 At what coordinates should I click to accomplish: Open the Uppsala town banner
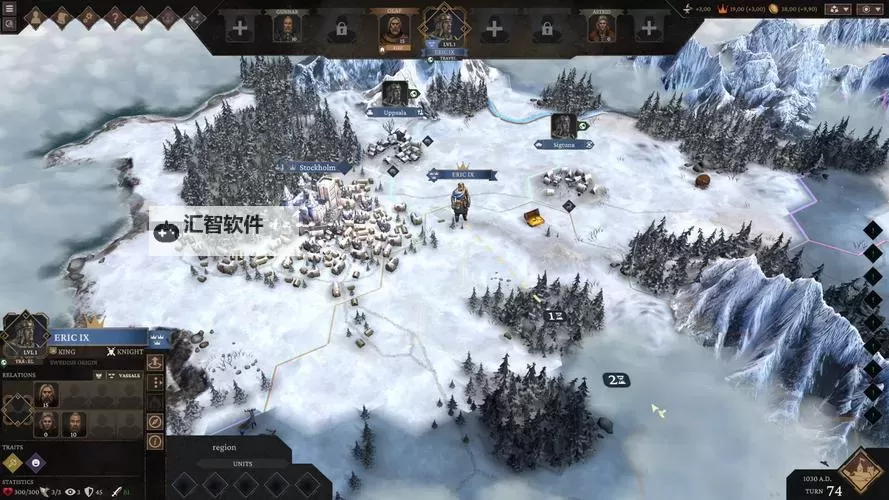(394, 112)
